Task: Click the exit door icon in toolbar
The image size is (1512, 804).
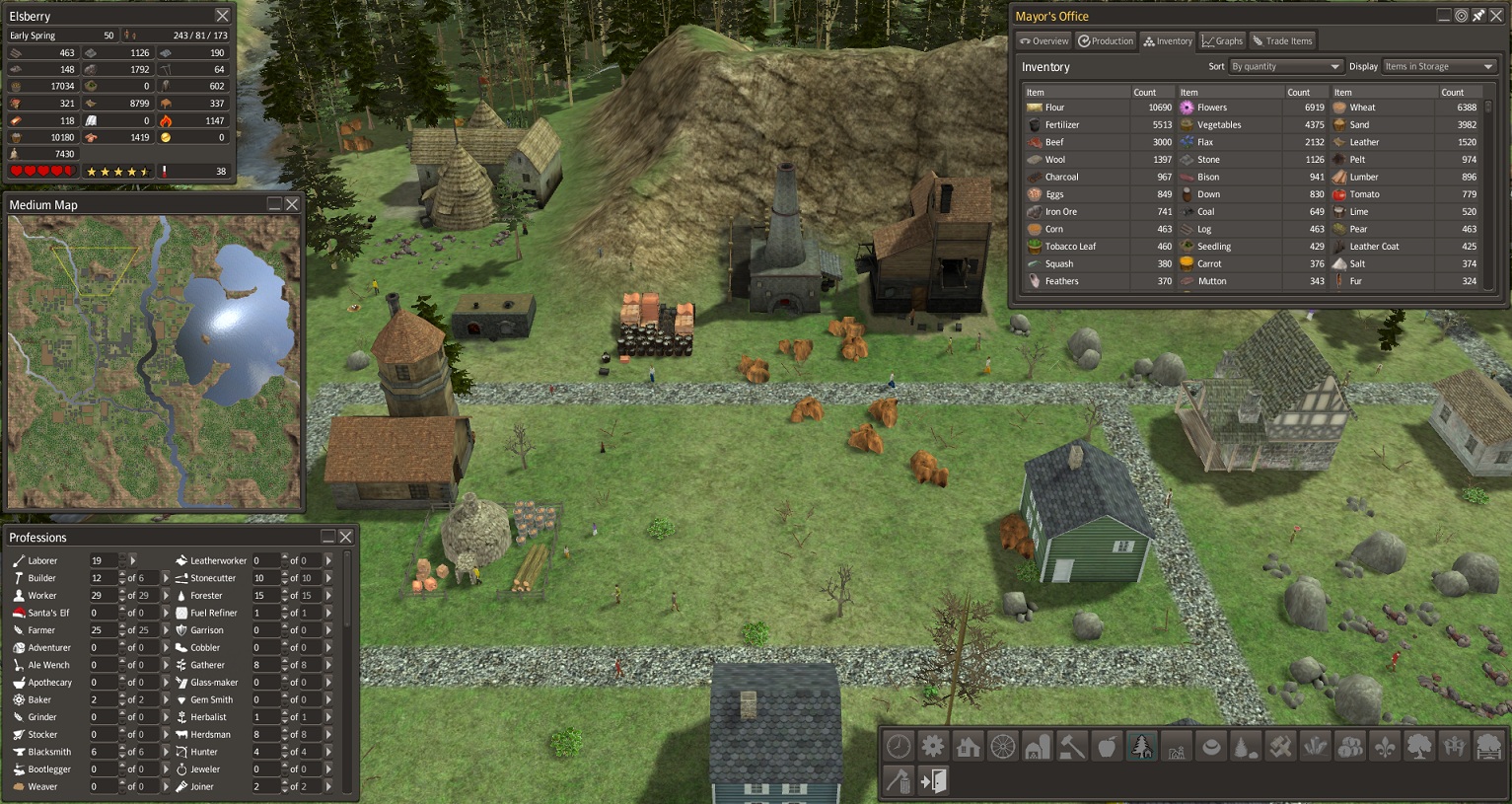Action: tap(933, 781)
